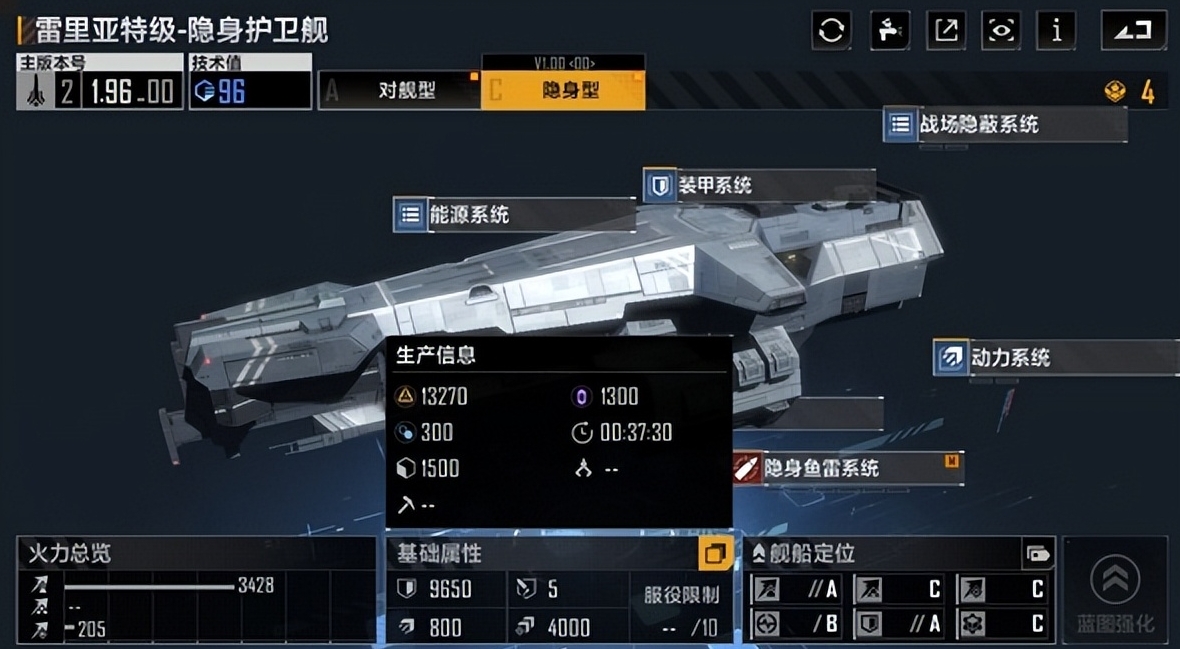The image size is (1180, 649).
Task: Go back with the return arrow button
Action: pos(1133,30)
